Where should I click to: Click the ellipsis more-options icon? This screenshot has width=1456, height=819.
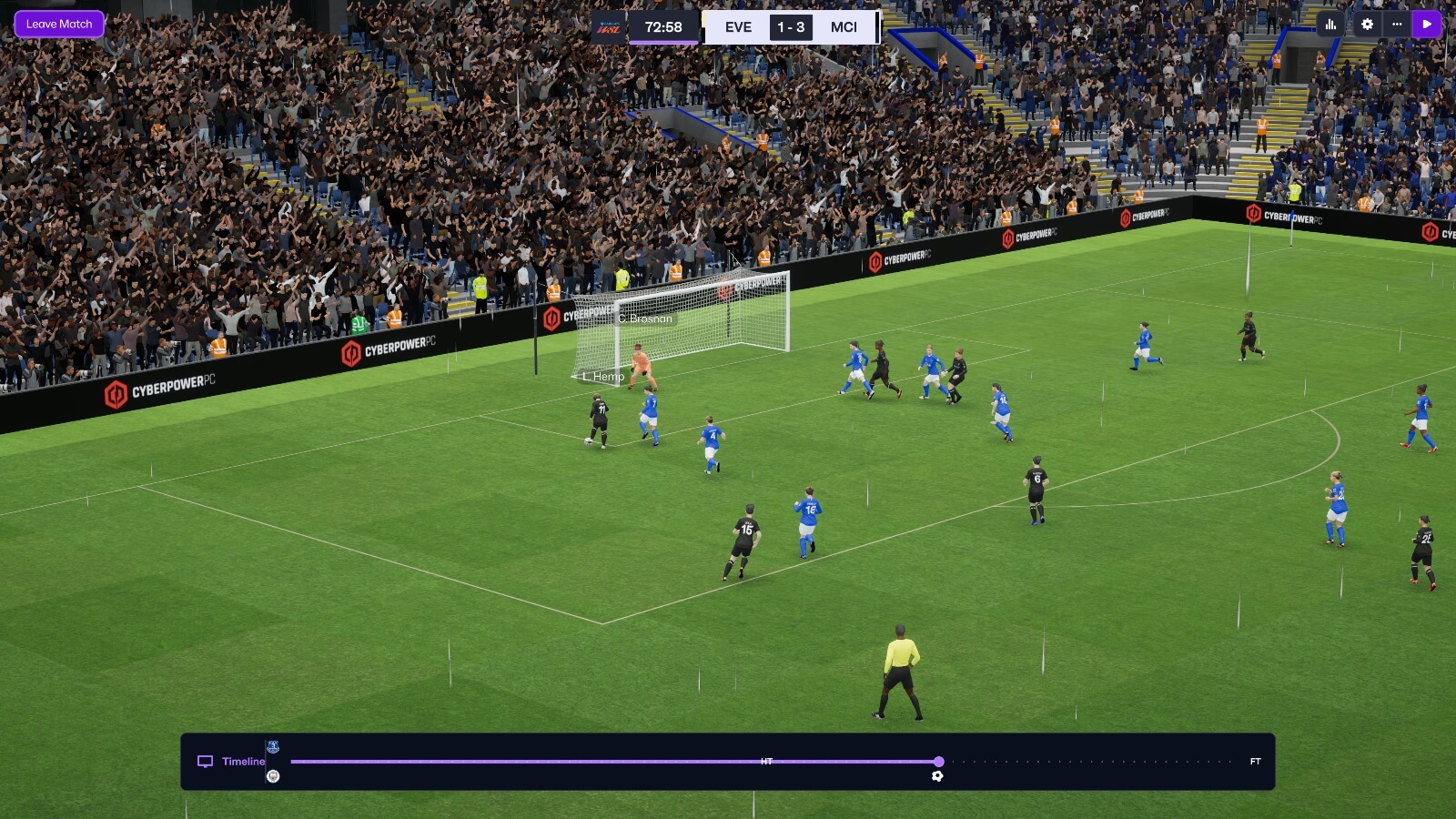(1397, 25)
